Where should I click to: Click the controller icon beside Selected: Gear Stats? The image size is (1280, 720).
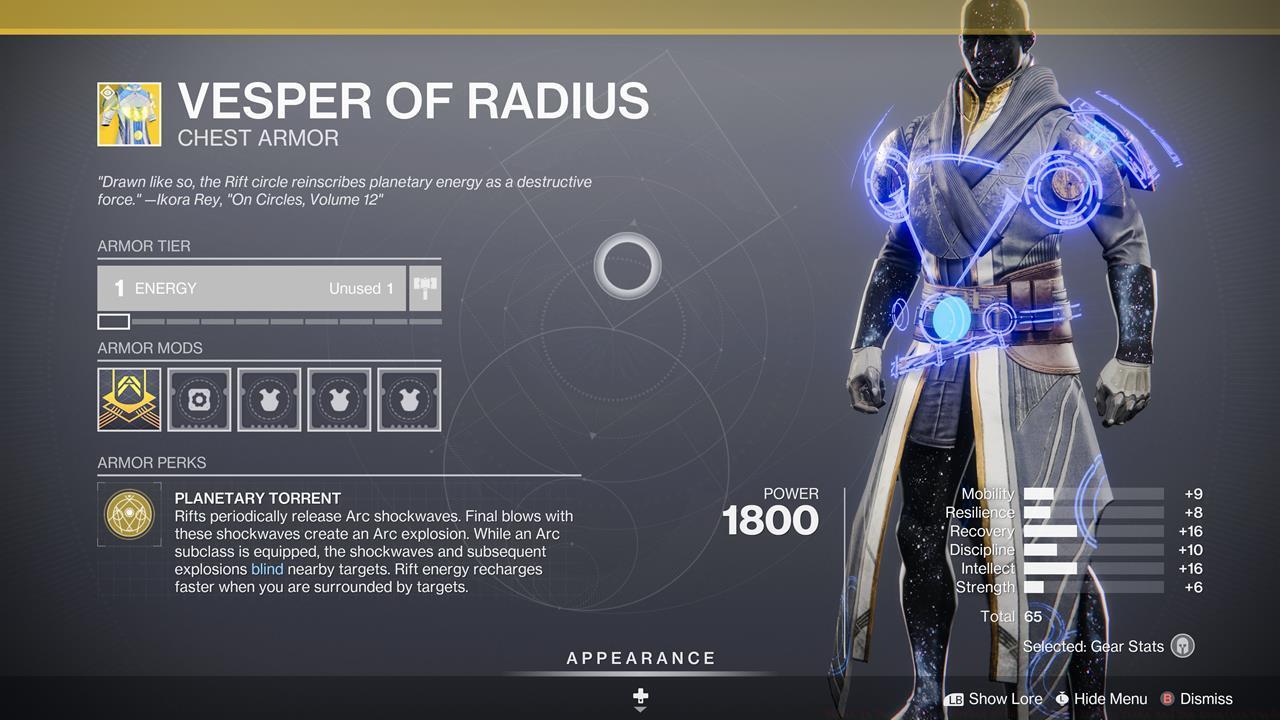pos(1183,646)
